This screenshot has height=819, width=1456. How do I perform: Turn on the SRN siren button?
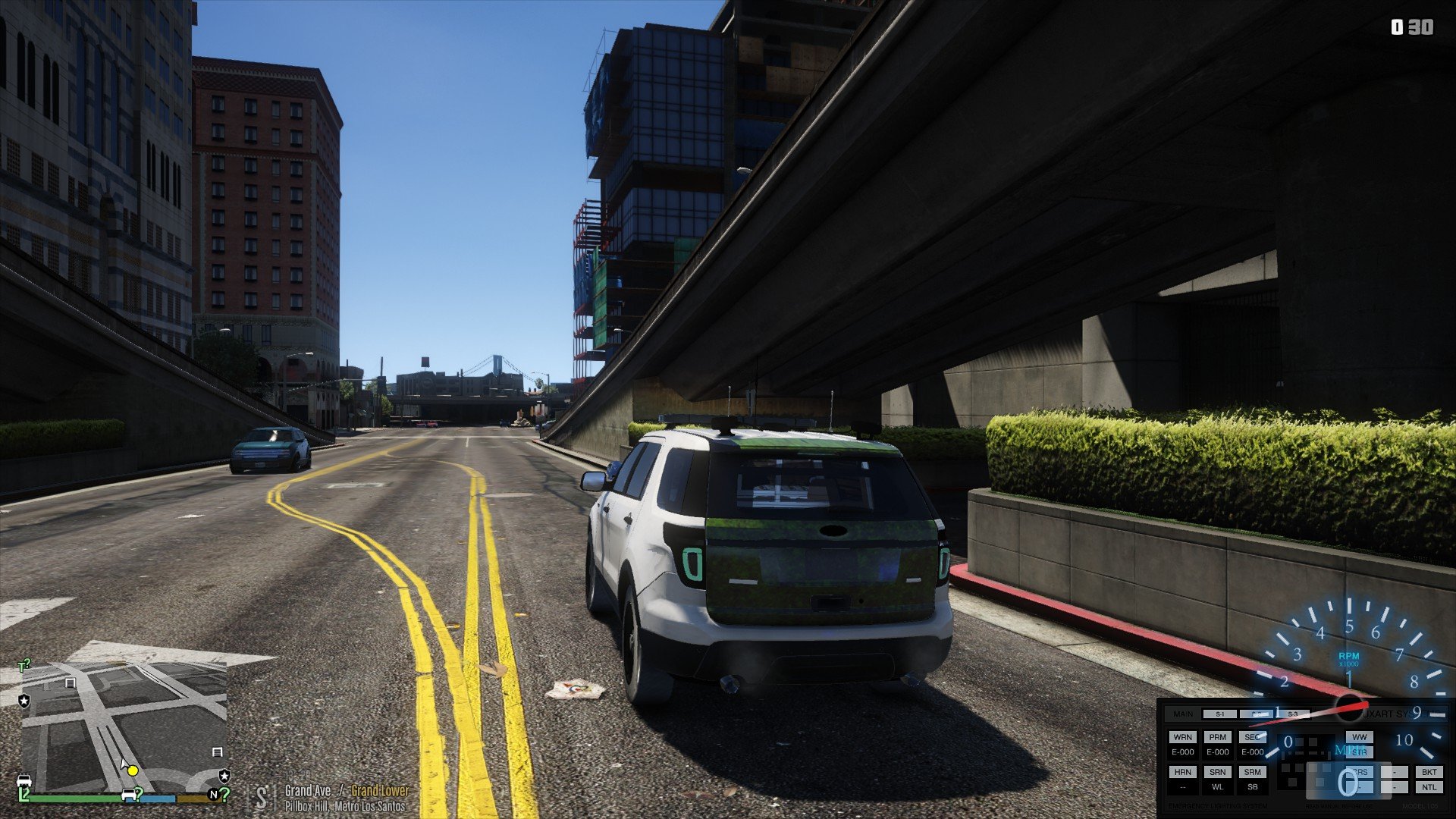coord(1217,772)
